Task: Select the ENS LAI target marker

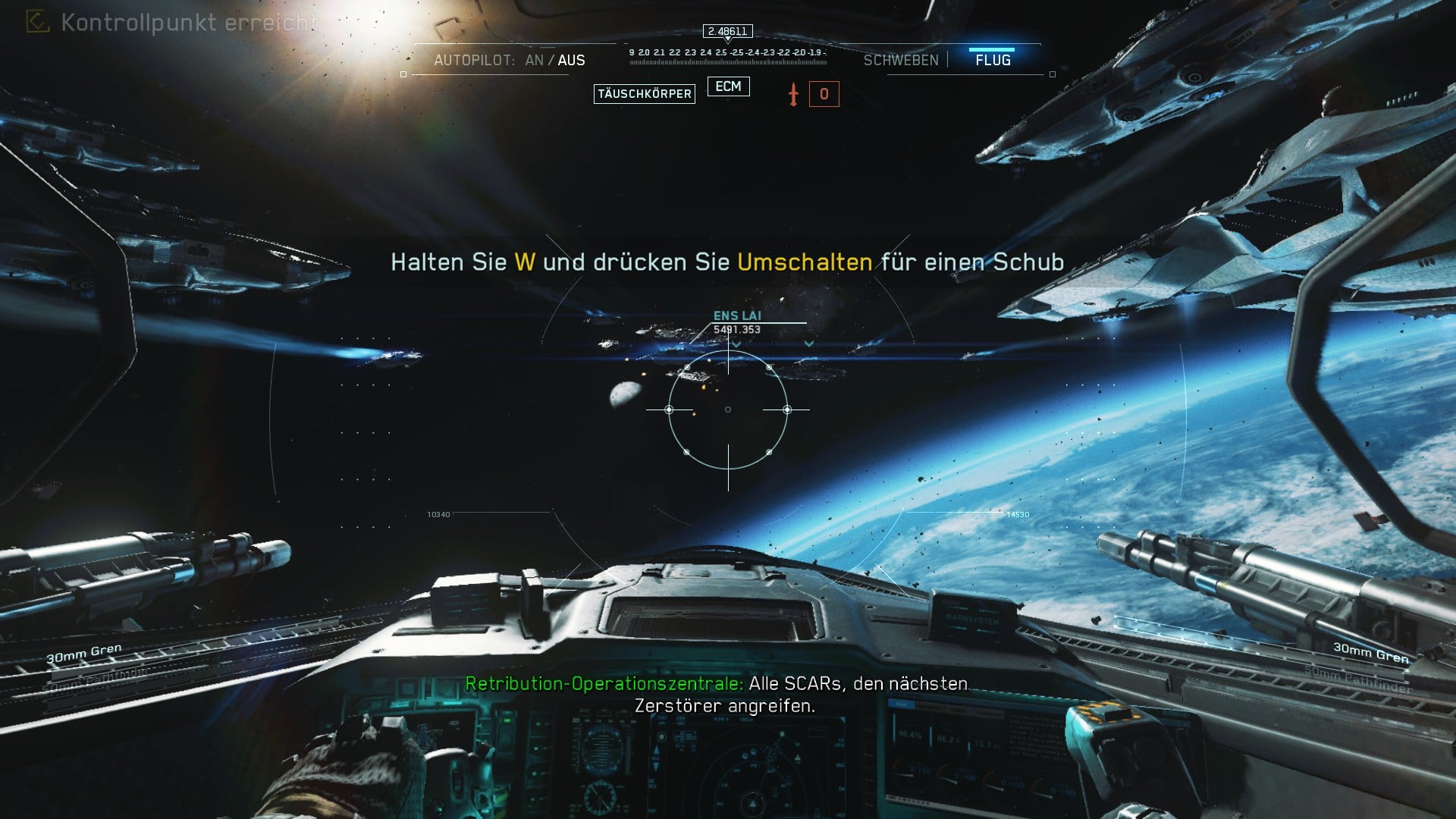Action: pos(737,316)
